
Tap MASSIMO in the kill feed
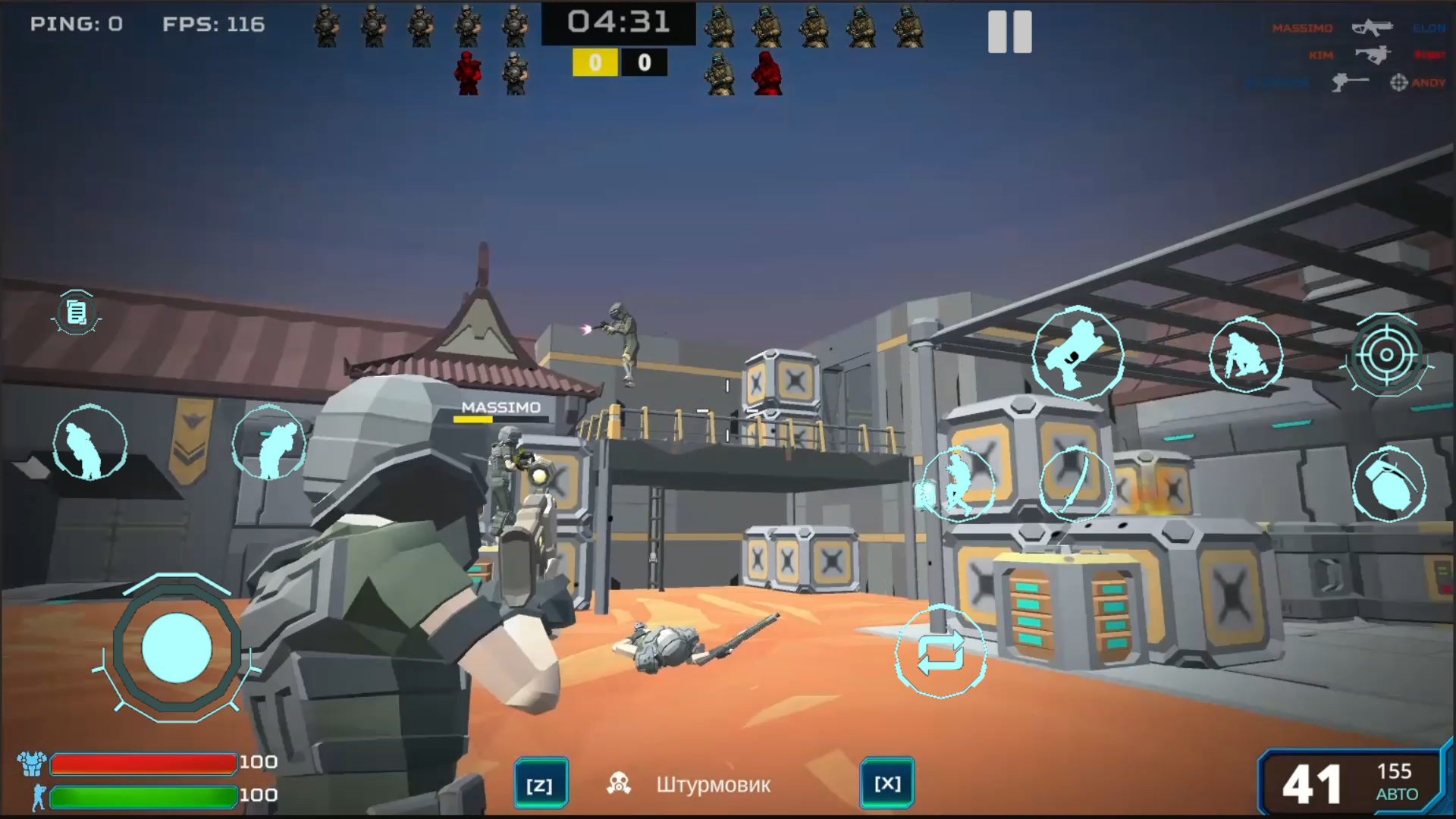click(1301, 28)
